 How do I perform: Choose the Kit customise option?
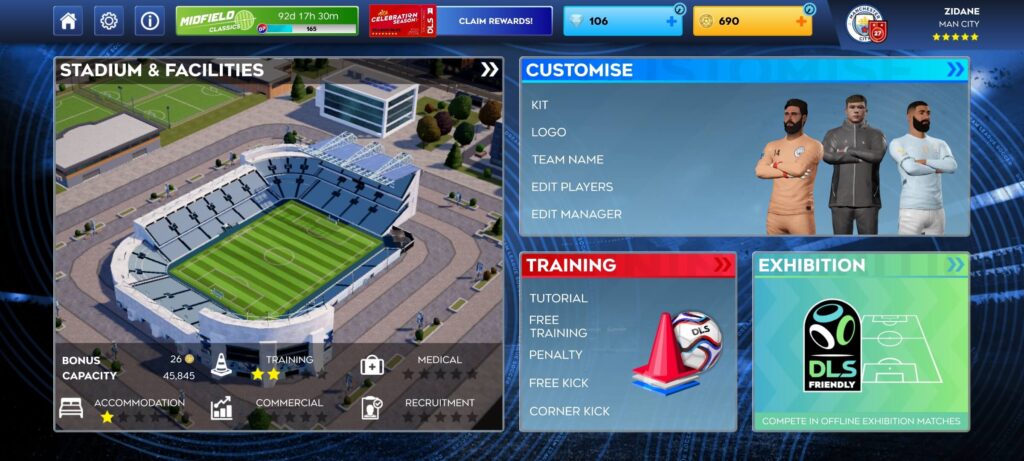(x=540, y=105)
